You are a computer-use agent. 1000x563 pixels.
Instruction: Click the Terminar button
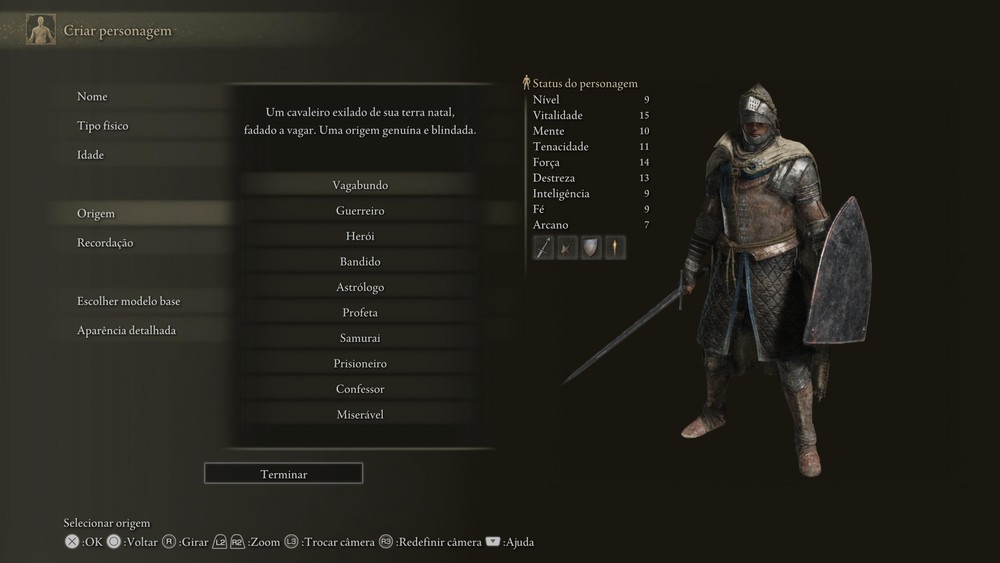tap(283, 474)
